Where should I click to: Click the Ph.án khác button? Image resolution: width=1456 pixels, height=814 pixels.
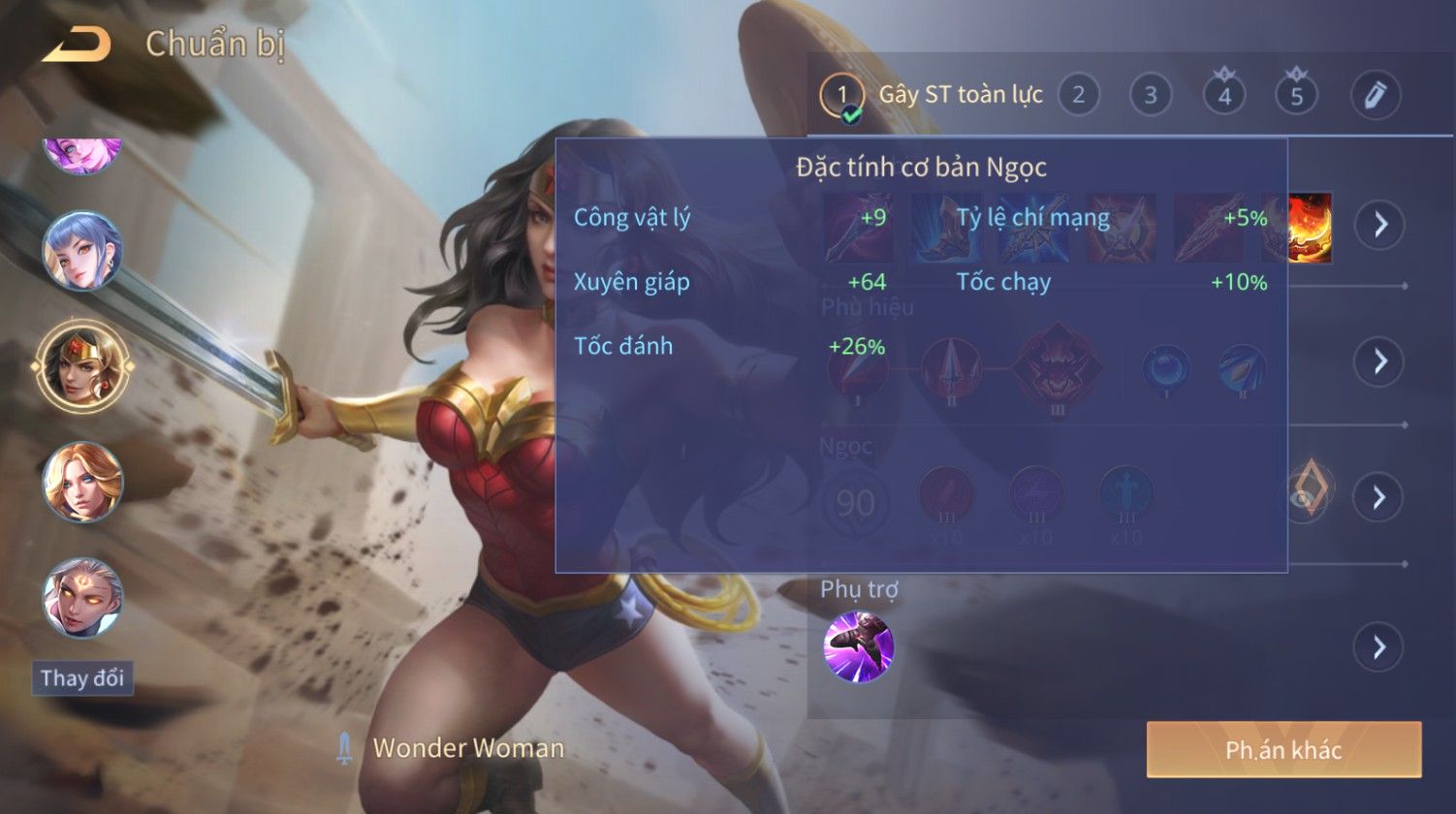pos(1283,749)
